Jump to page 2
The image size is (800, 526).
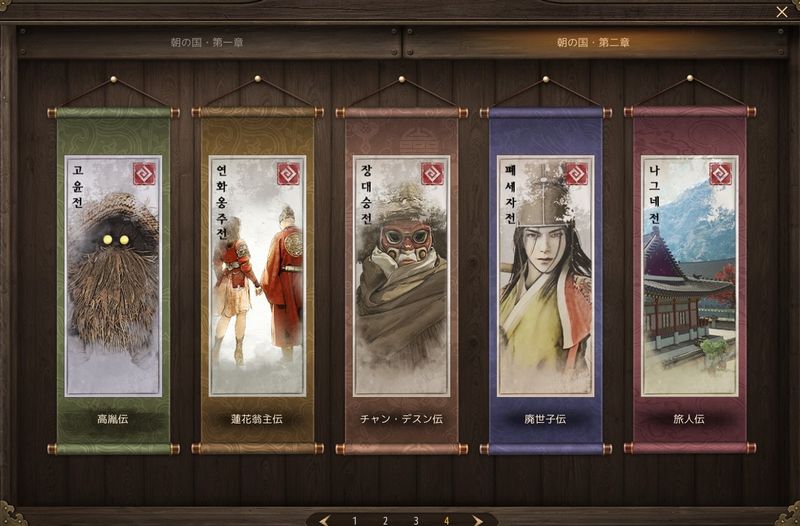[385, 520]
